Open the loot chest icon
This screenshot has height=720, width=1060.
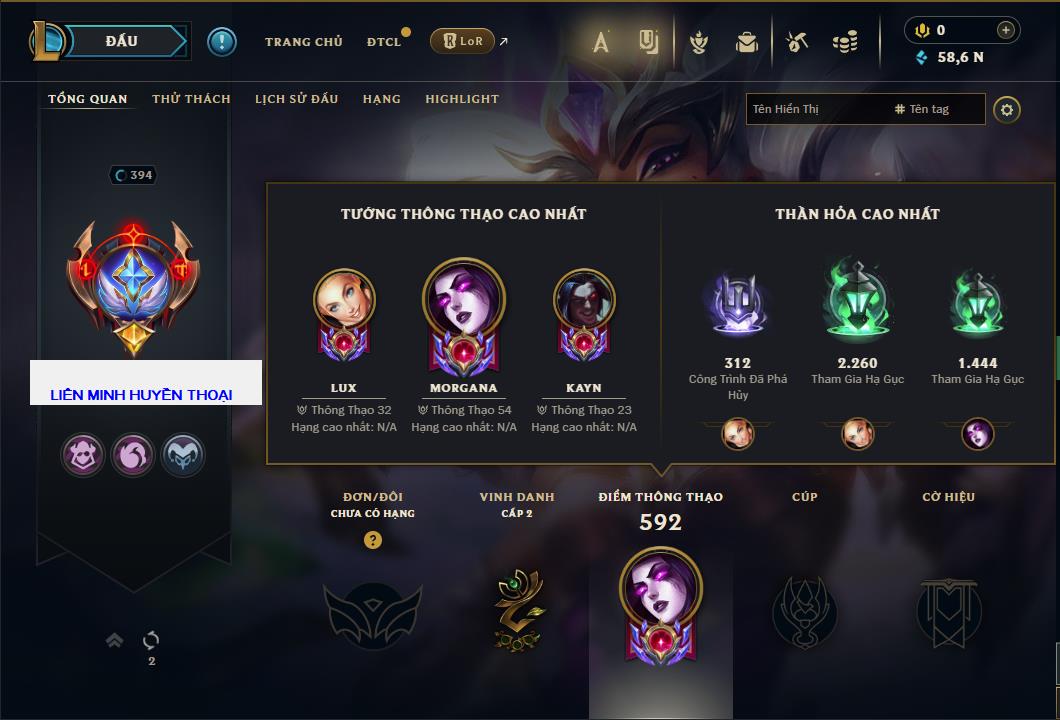click(x=747, y=42)
